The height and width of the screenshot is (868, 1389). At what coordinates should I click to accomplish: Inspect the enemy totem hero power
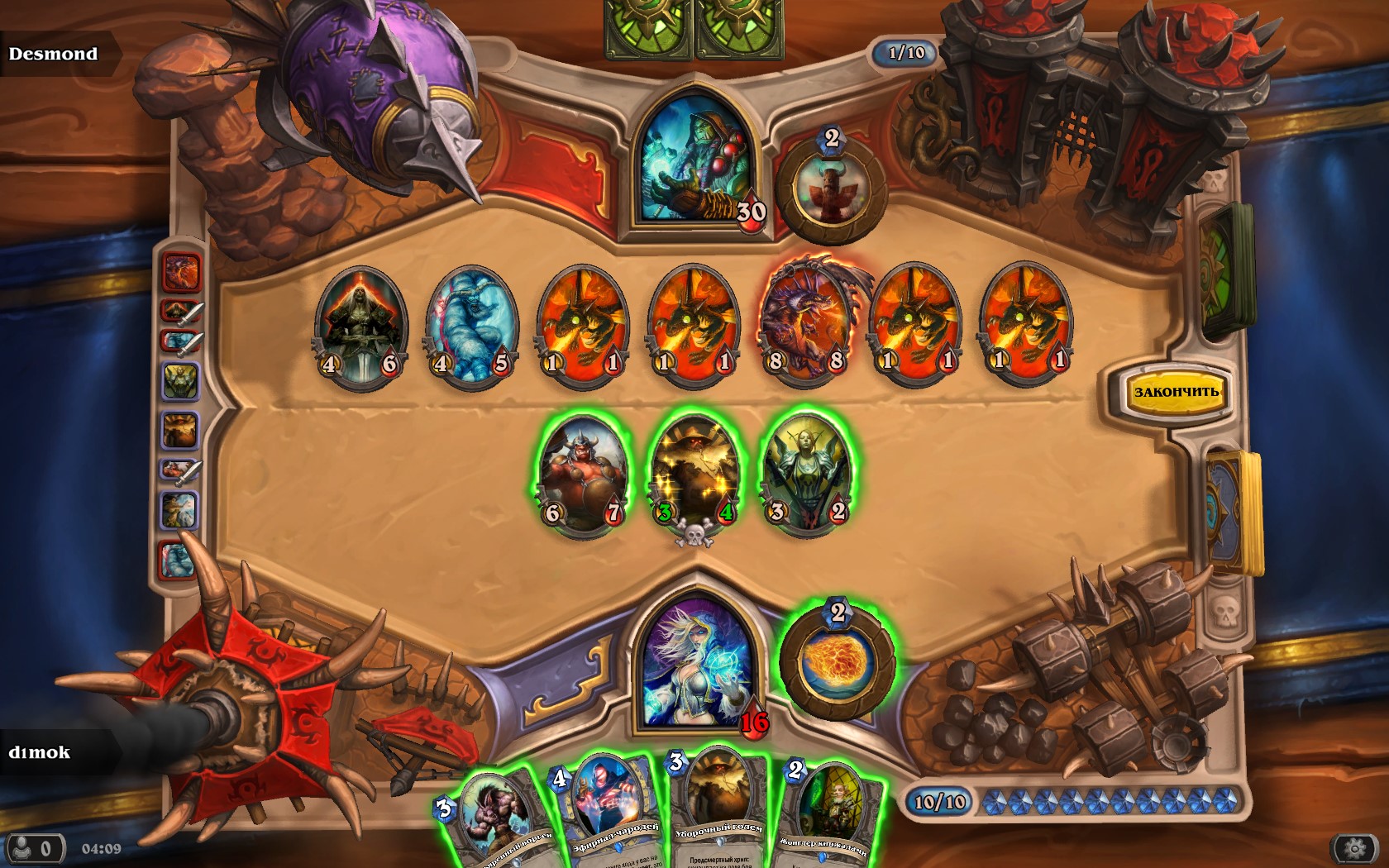[830, 188]
